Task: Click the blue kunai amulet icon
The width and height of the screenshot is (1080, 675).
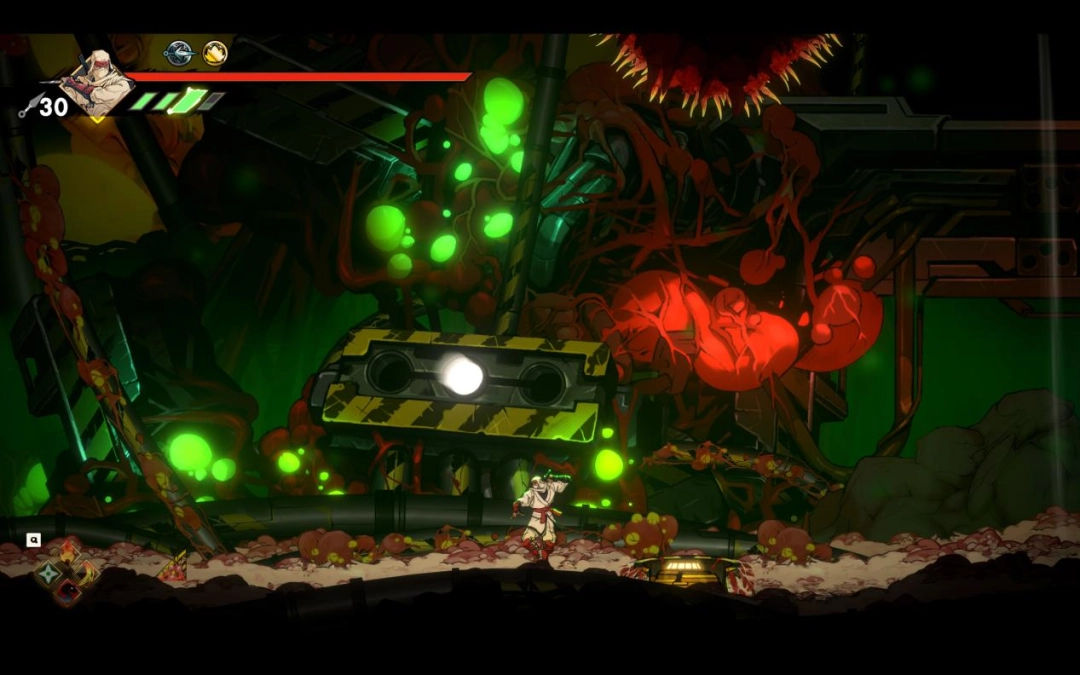Action: [179, 53]
